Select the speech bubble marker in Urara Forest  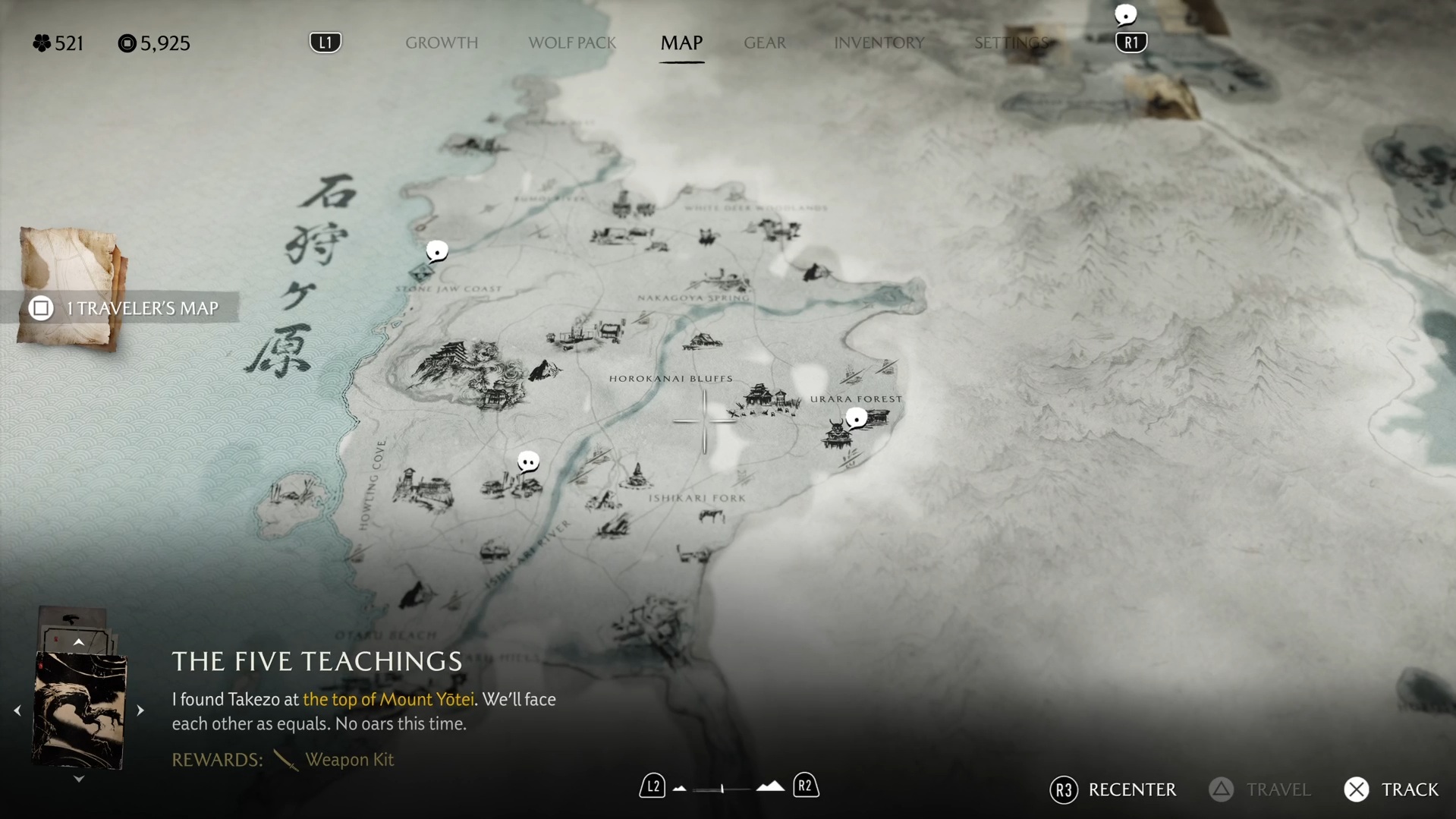coord(857,417)
